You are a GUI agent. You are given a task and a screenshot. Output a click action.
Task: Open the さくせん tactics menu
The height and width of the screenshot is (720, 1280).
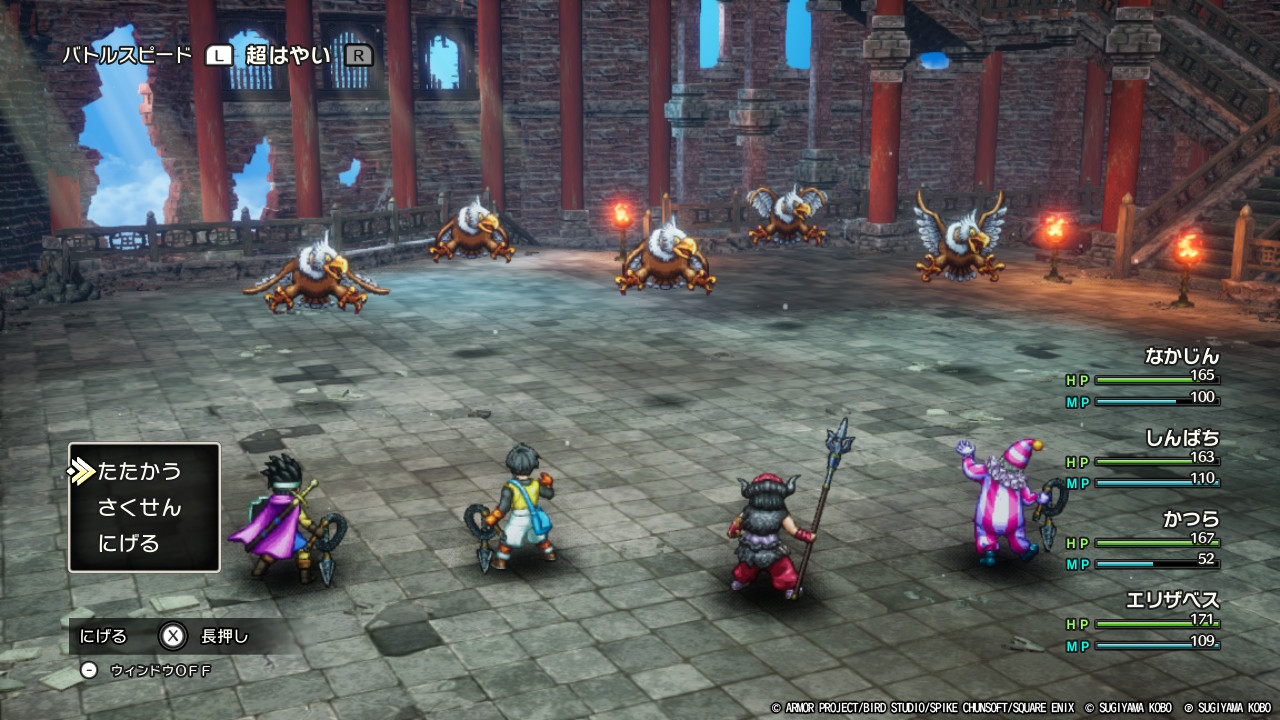[x=139, y=507]
